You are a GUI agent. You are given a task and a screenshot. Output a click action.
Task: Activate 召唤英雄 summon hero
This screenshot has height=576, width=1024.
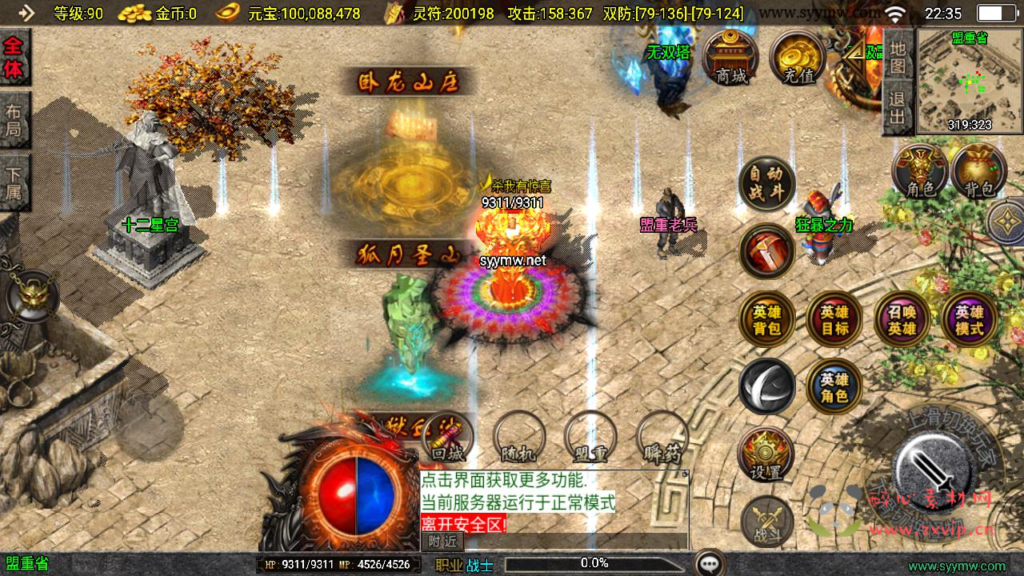[x=902, y=318]
